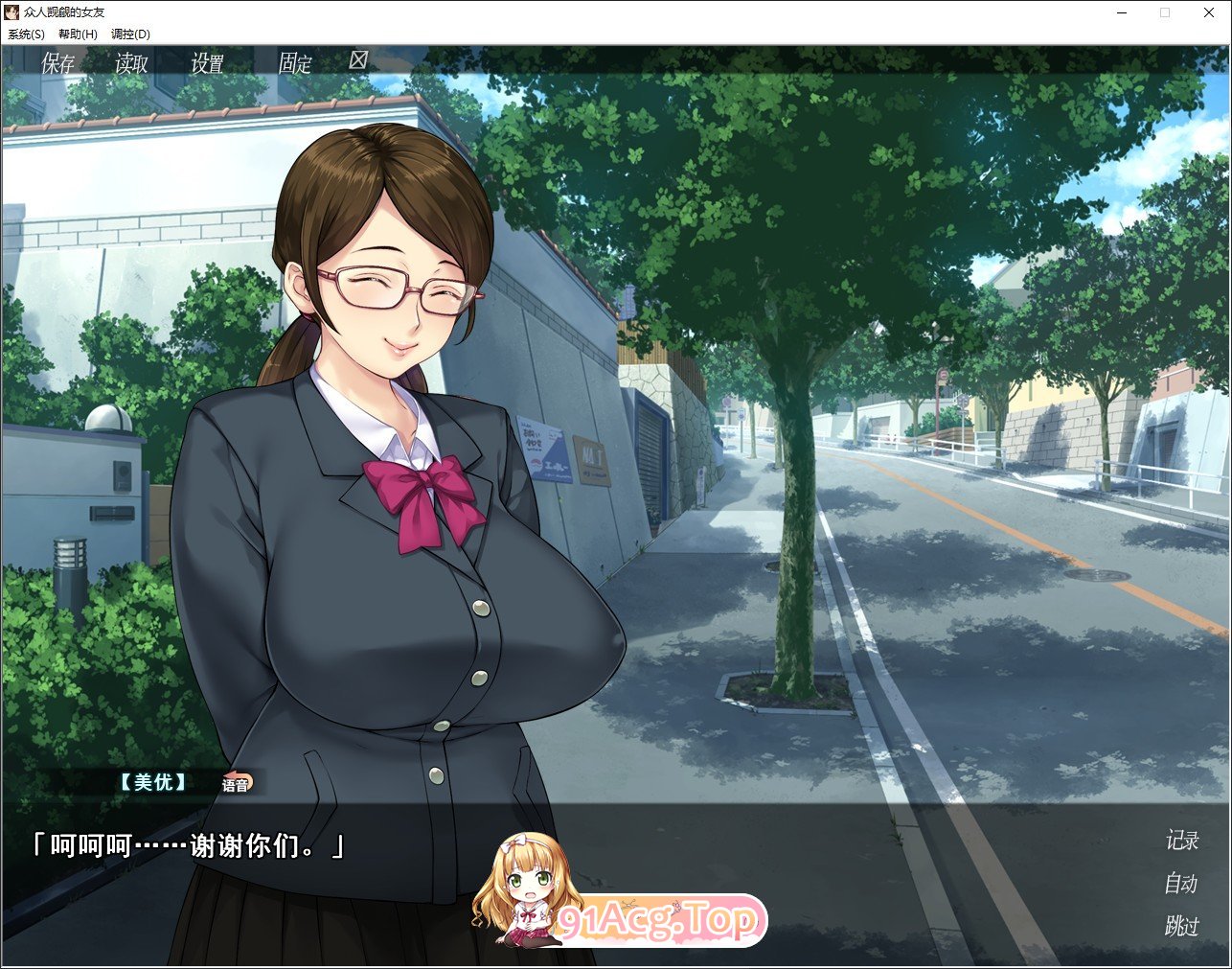Open the 读取 (Load) menu

131,63
